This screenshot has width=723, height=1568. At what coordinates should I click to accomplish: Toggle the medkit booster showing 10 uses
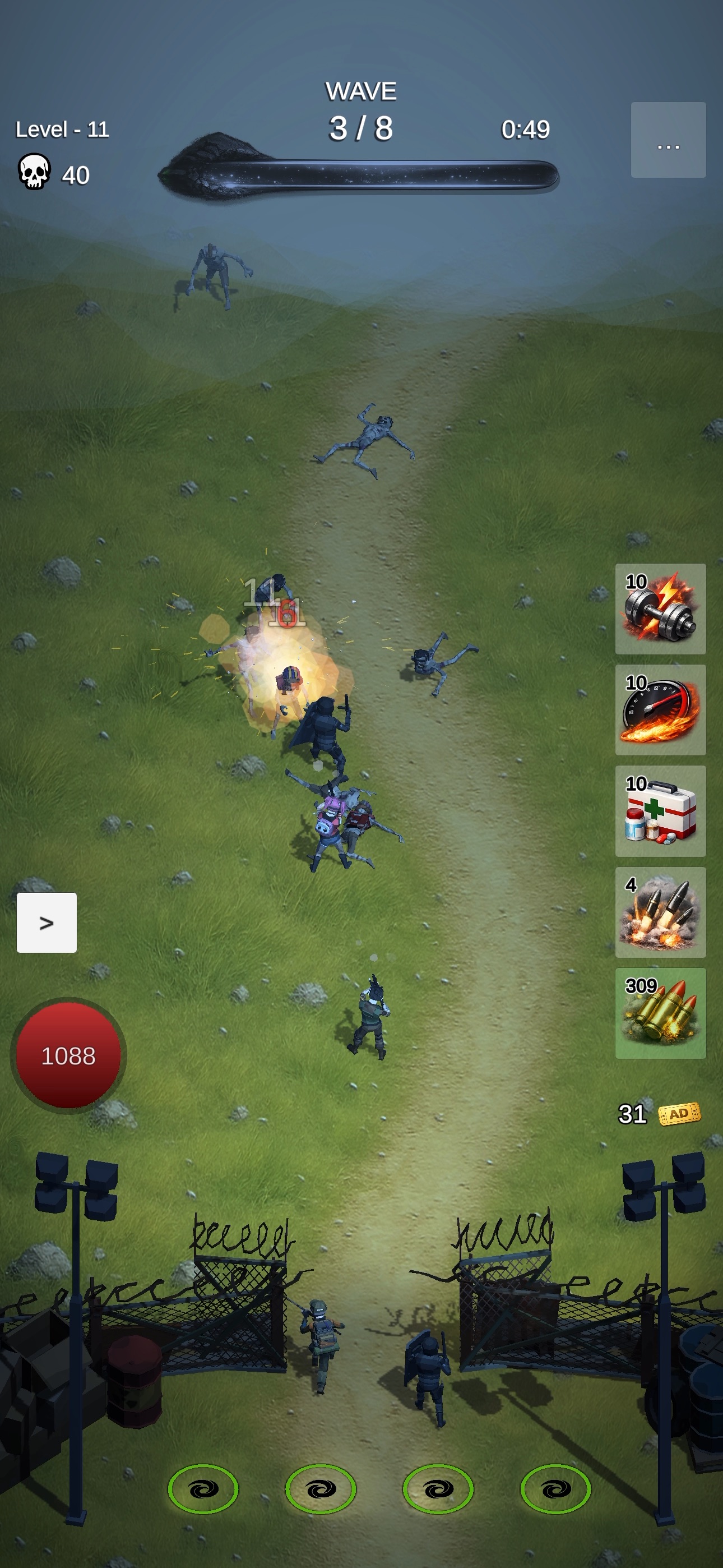coord(661,813)
